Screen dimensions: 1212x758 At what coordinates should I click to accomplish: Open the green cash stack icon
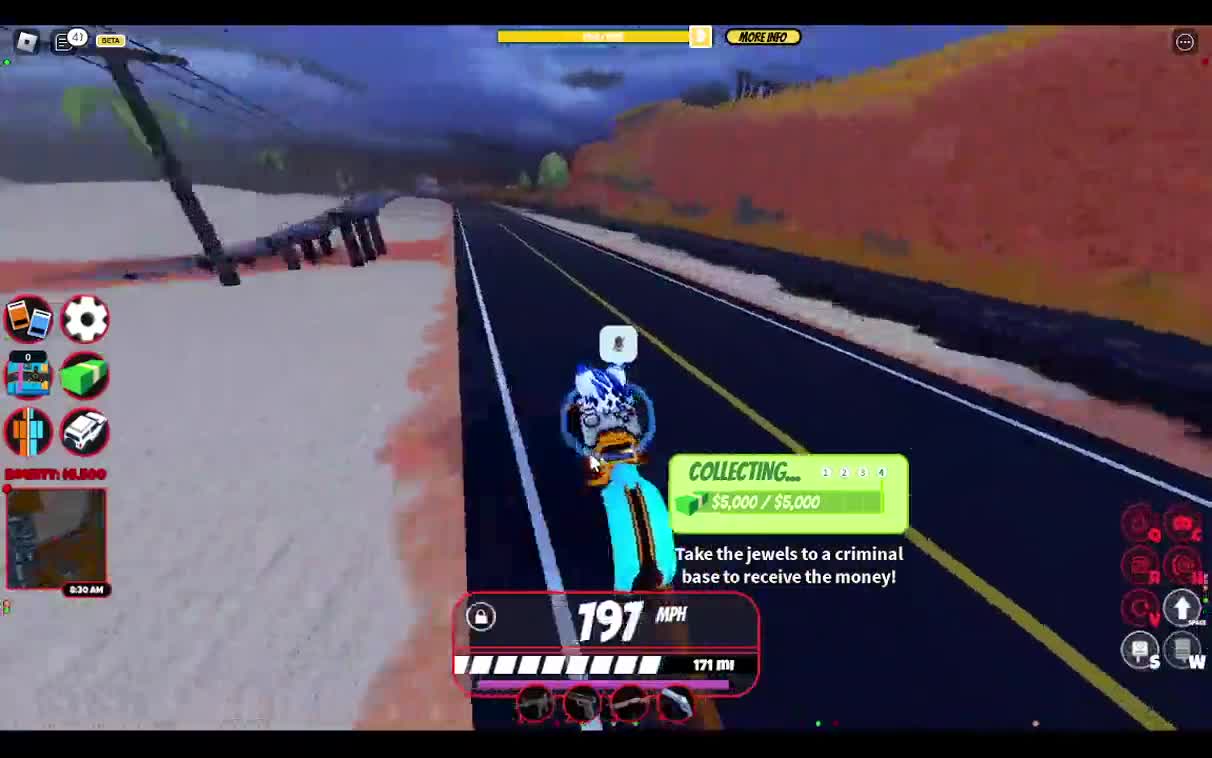(85, 376)
